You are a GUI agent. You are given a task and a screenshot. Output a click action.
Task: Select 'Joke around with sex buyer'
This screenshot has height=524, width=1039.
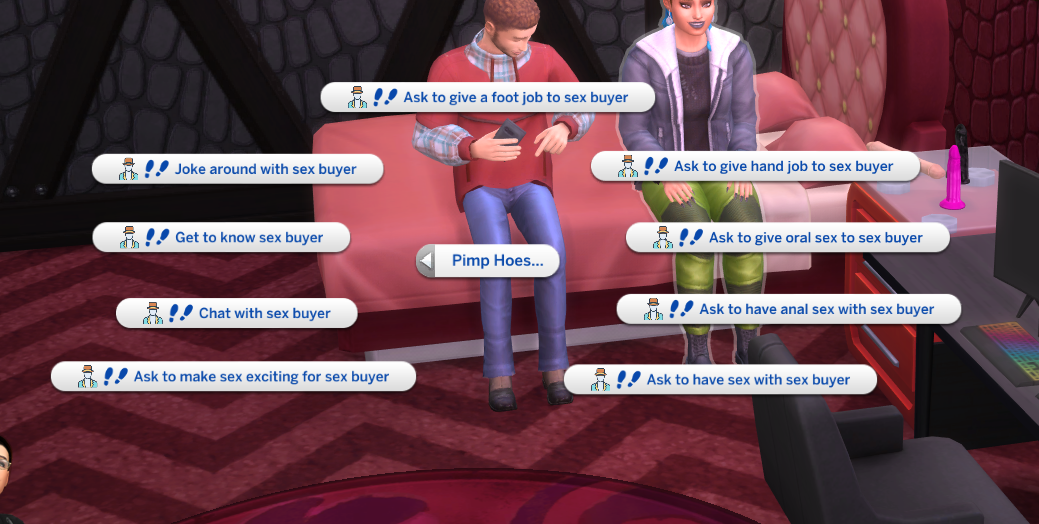click(238, 169)
